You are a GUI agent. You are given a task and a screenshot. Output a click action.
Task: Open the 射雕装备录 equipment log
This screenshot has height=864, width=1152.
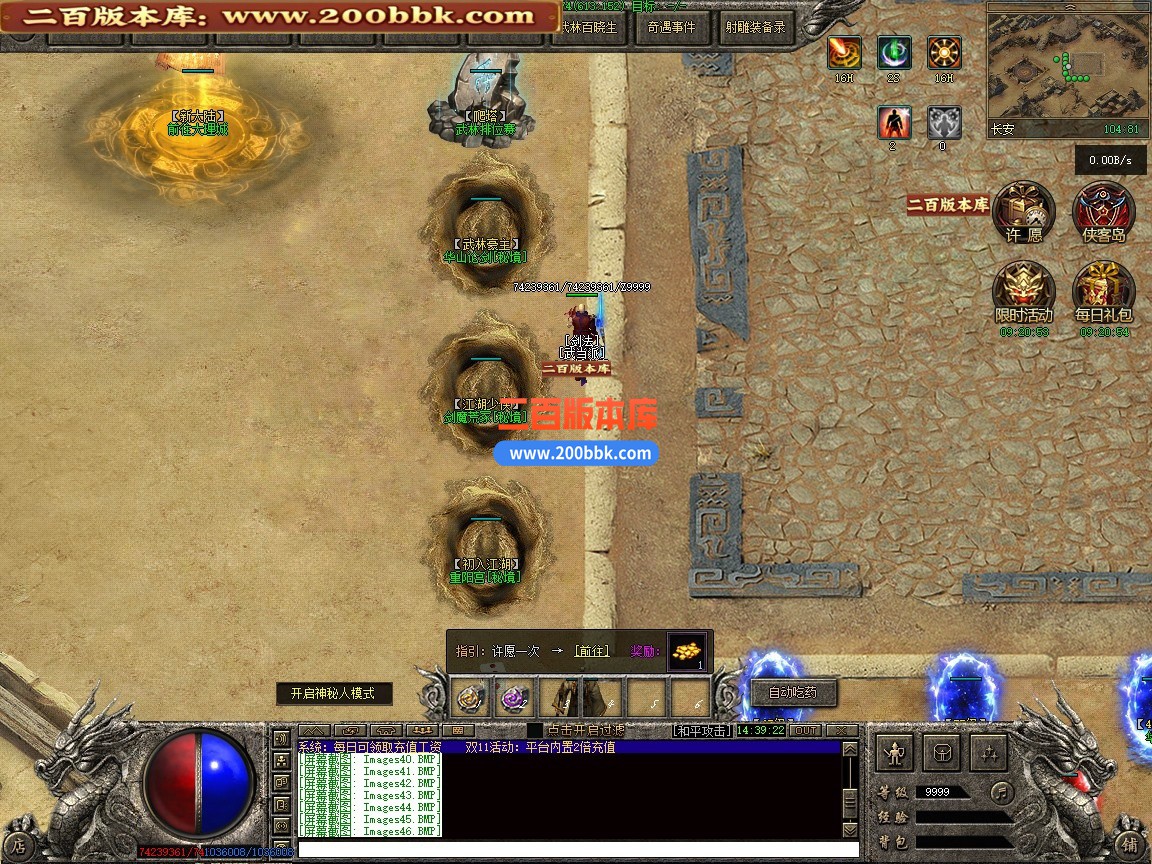pyautogui.click(x=755, y=27)
